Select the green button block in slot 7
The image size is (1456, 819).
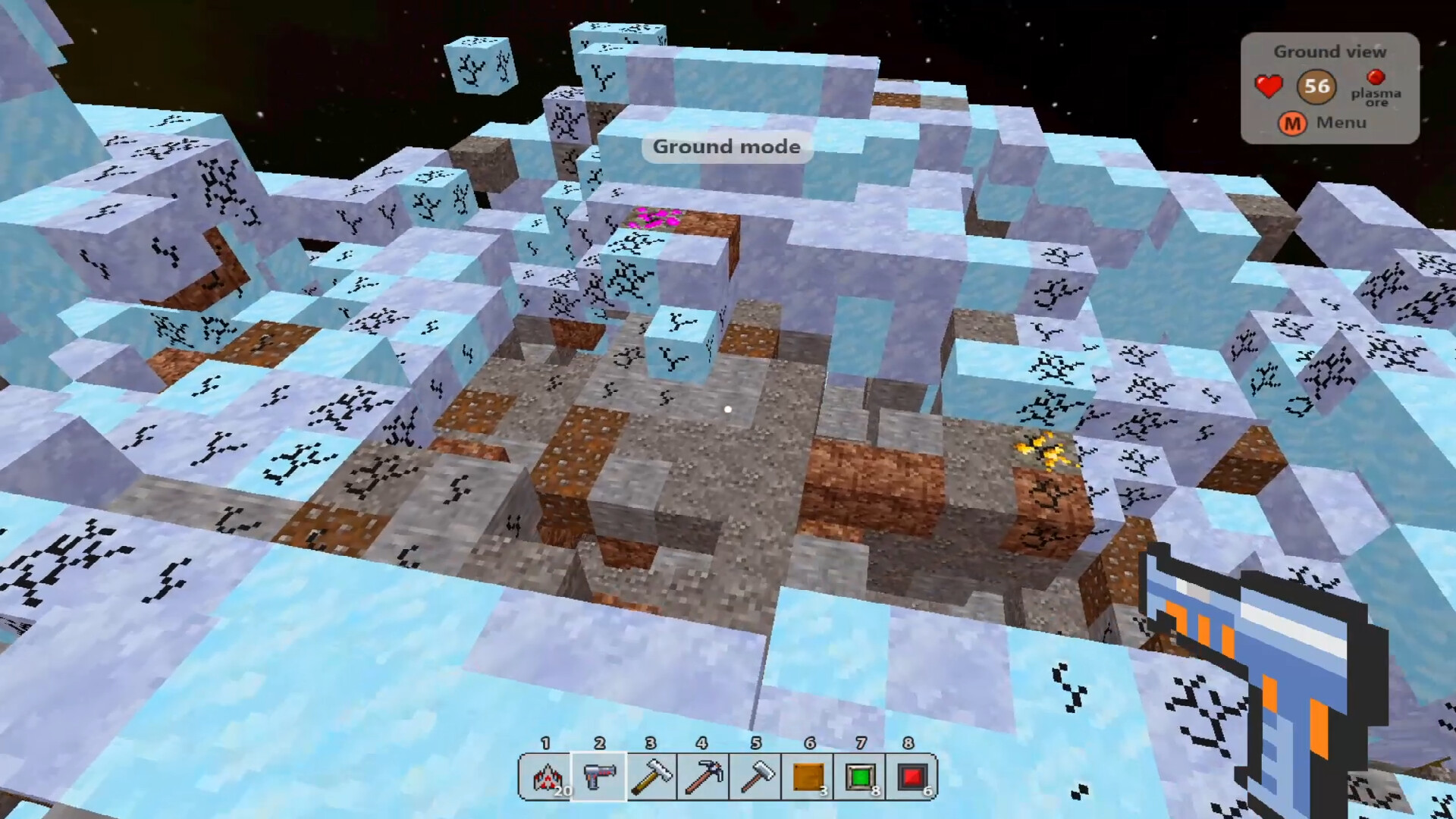click(861, 775)
